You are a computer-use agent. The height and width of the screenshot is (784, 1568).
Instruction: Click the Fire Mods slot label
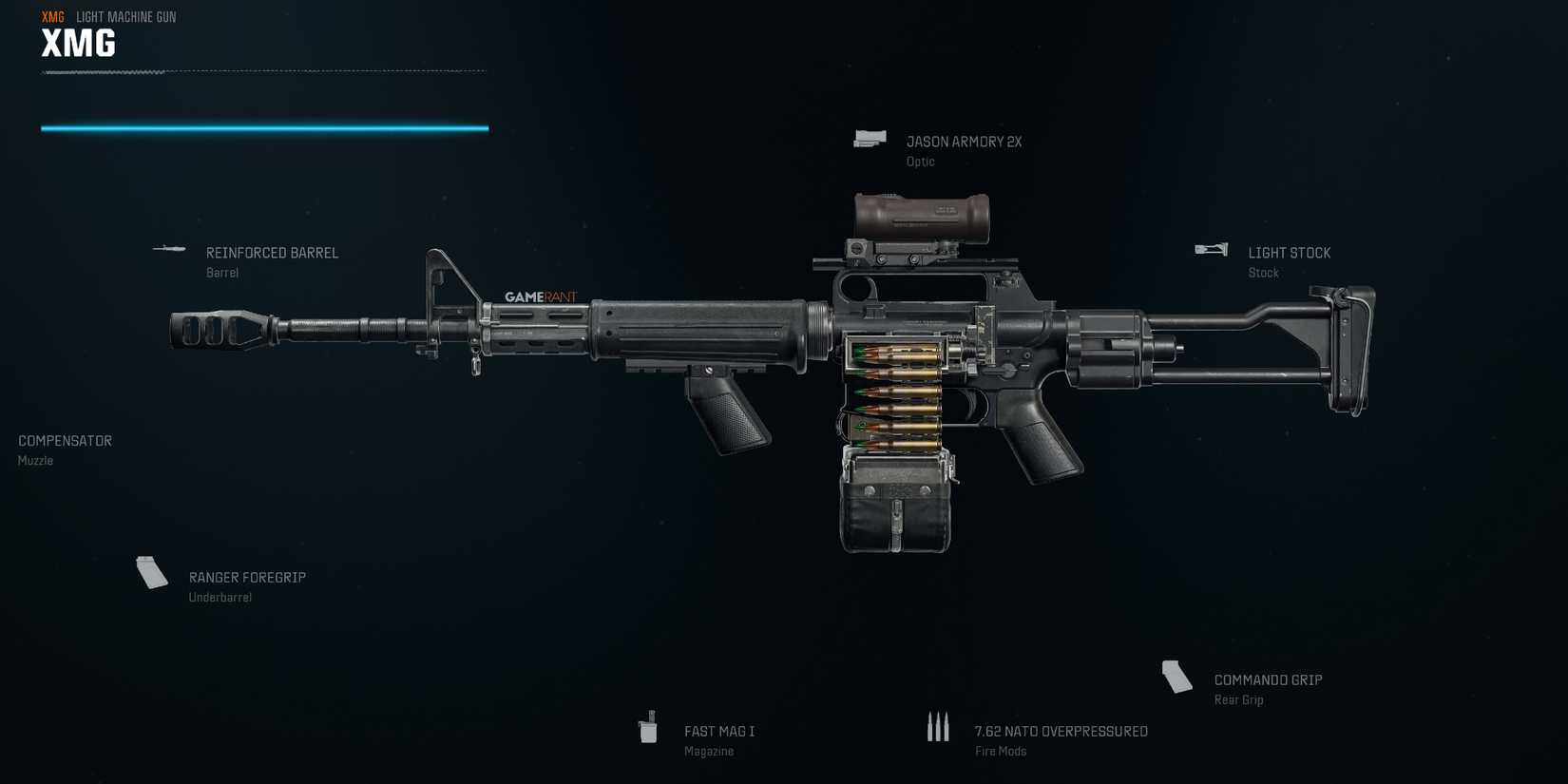click(999, 751)
